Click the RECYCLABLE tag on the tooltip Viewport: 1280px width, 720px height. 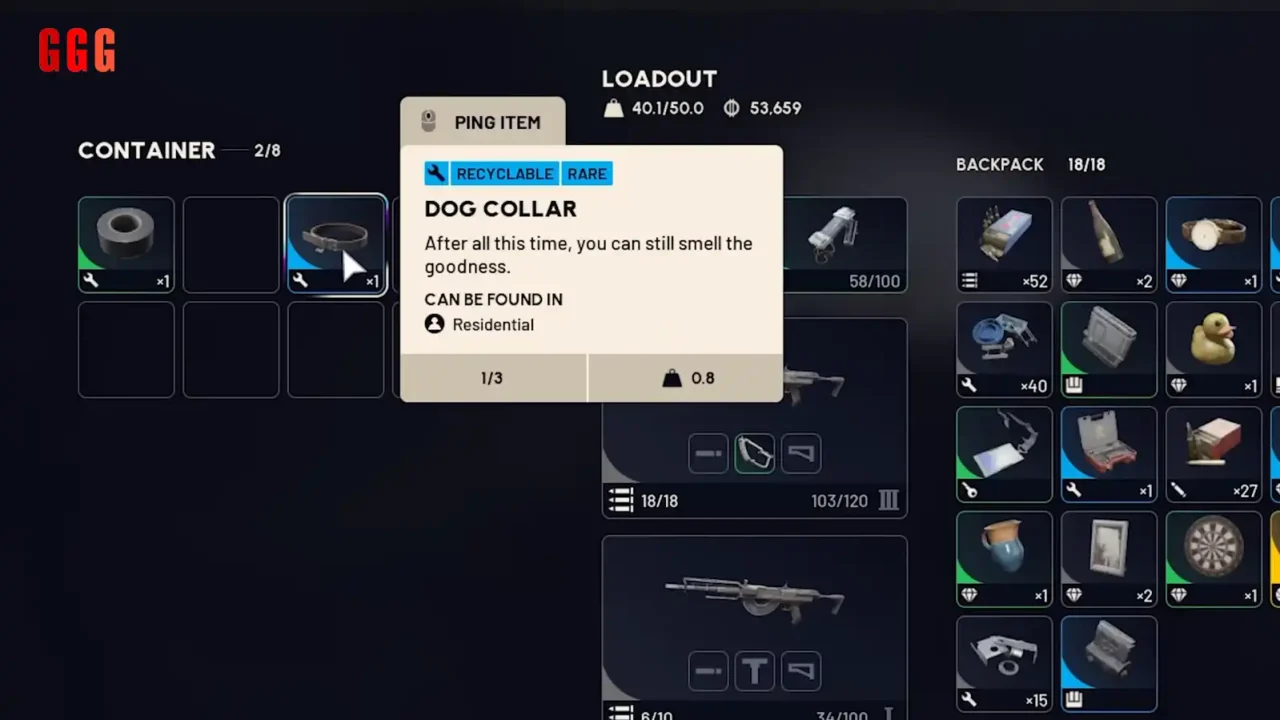[x=505, y=173]
